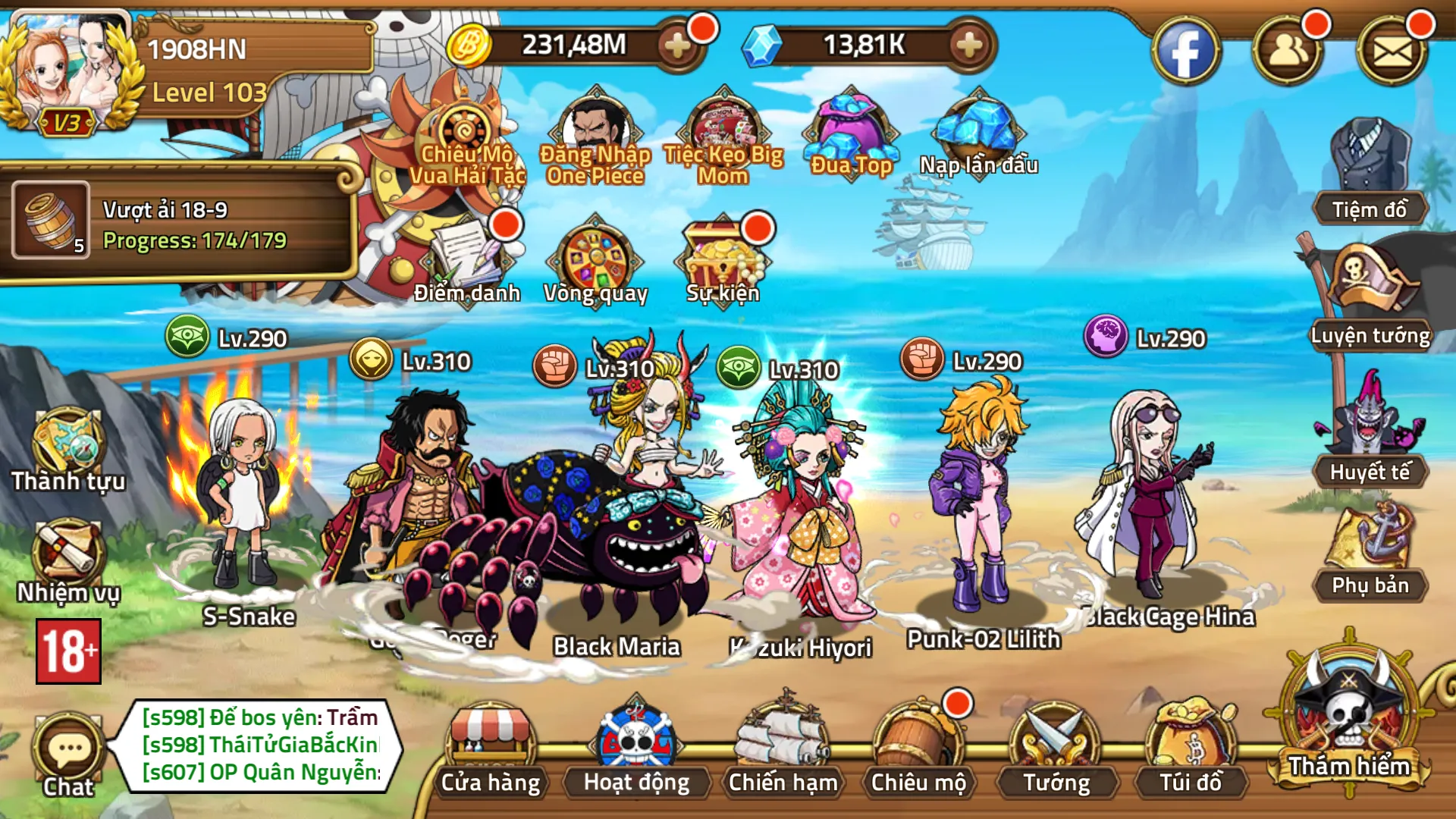Open the mail envelope inbox

click(1392, 52)
